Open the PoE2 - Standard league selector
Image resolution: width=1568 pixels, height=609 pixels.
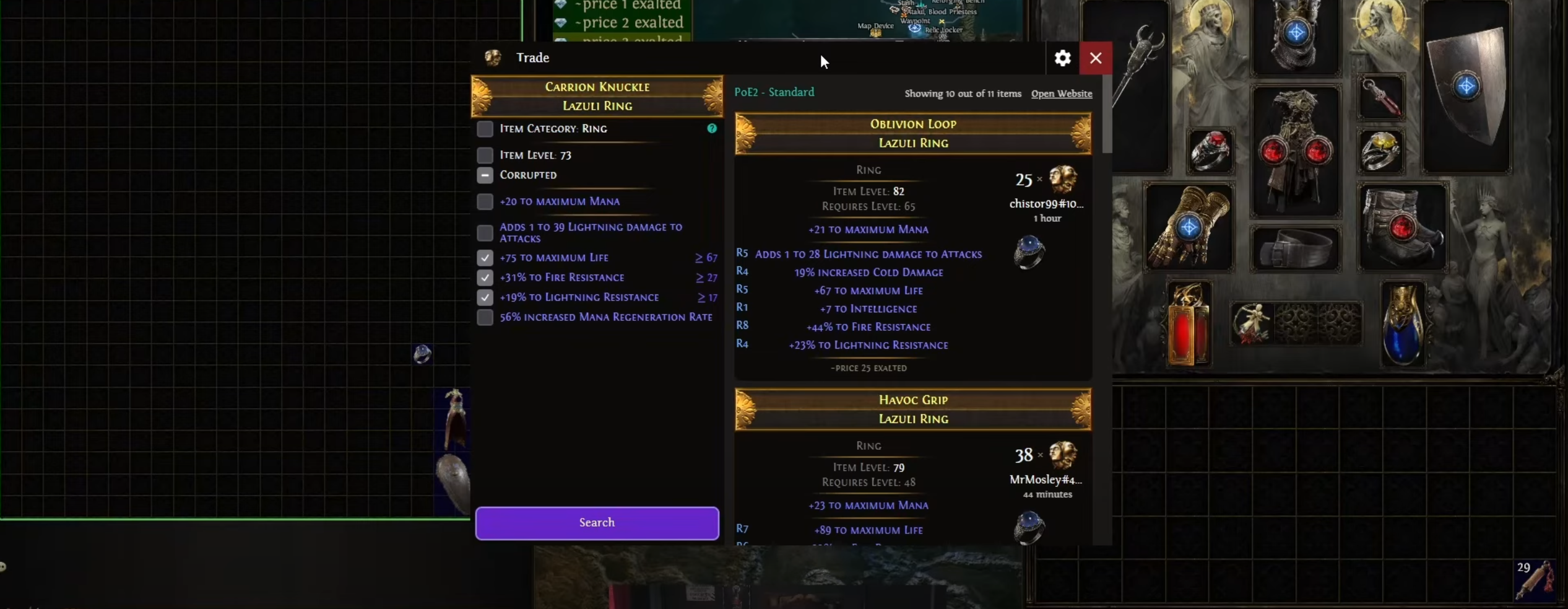[x=774, y=92]
